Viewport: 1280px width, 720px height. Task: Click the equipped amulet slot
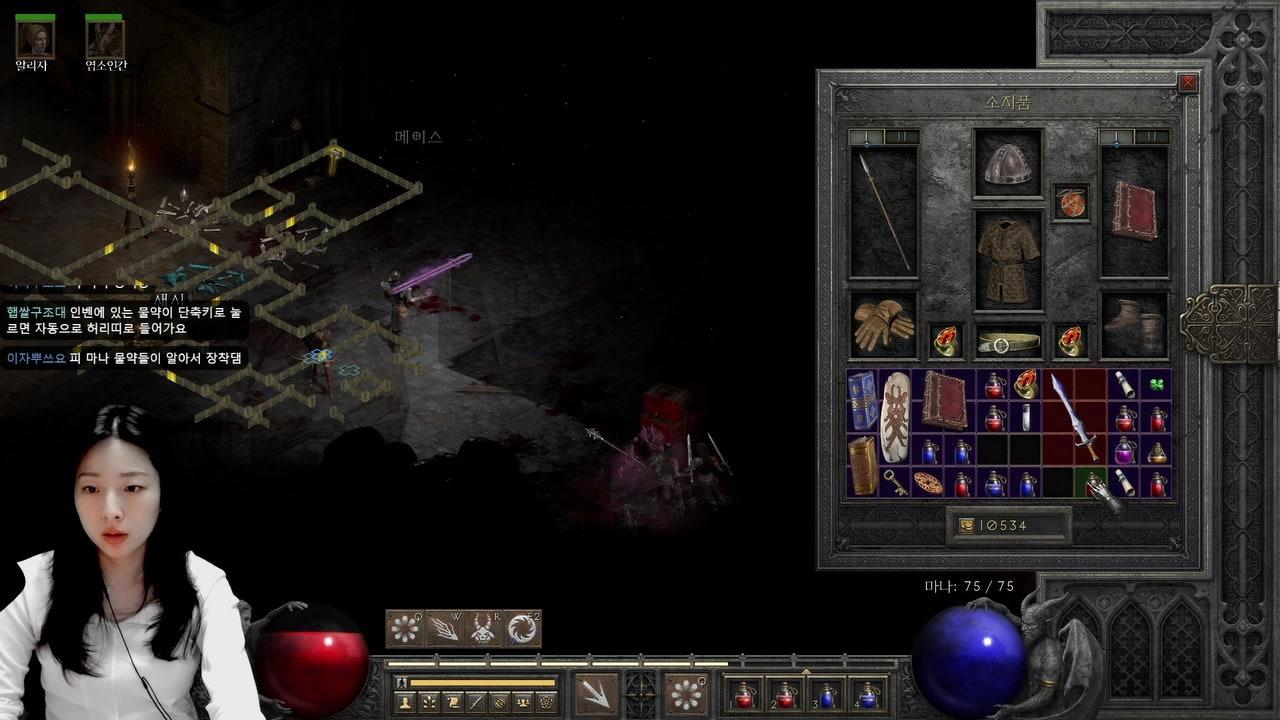tap(1071, 202)
